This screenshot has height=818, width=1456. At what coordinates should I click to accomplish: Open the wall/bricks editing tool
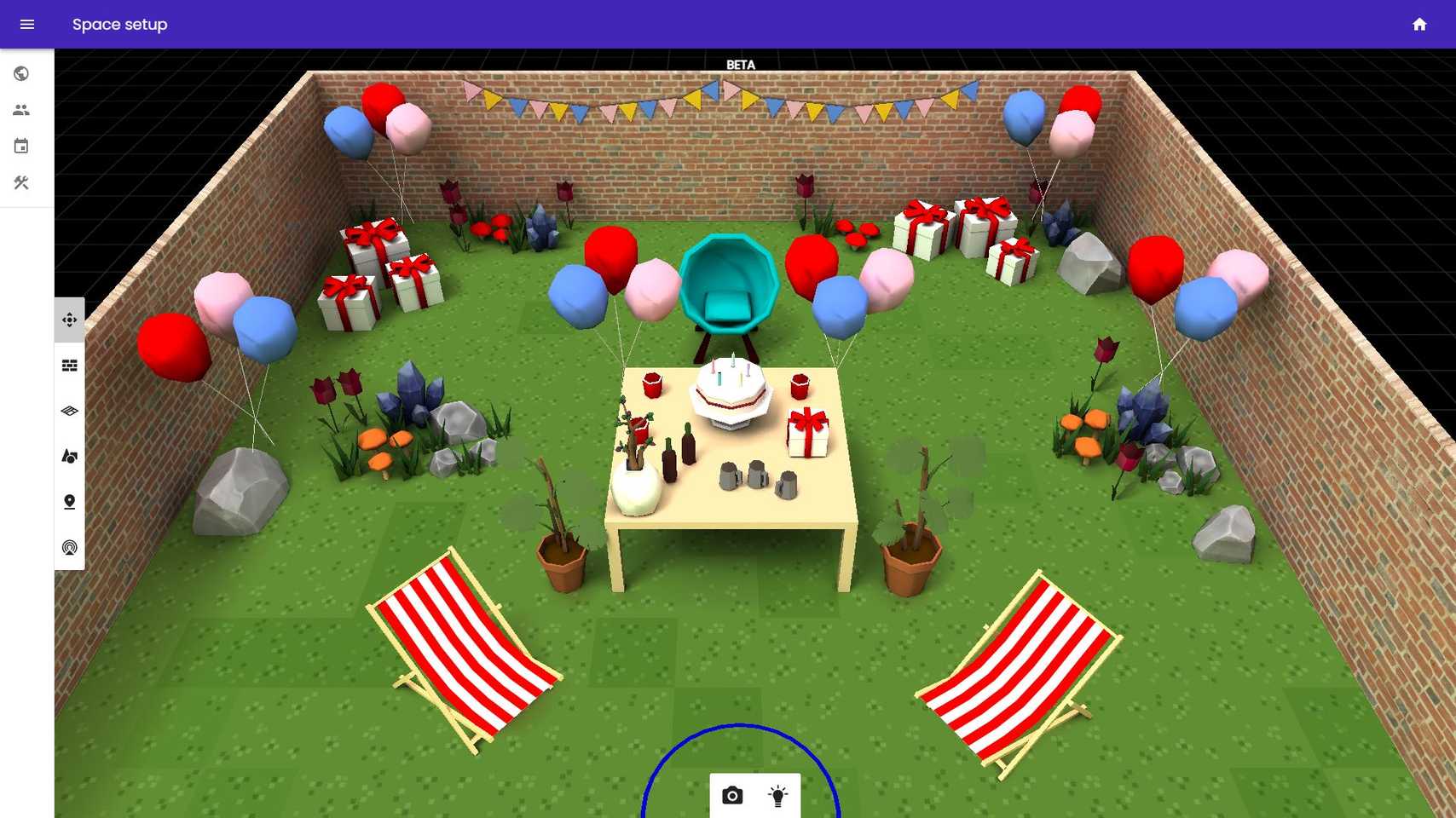coord(69,366)
